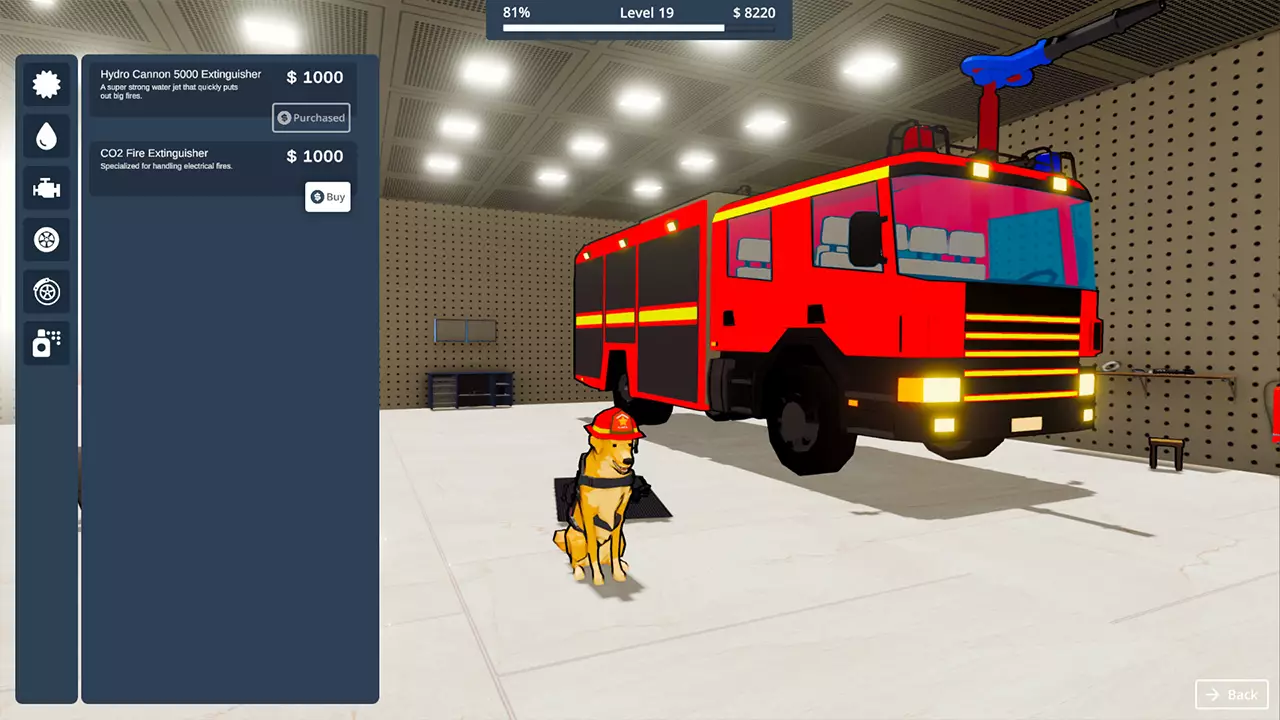
Task: Buy the CO2 Fire Extinguisher
Action: [328, 196]
